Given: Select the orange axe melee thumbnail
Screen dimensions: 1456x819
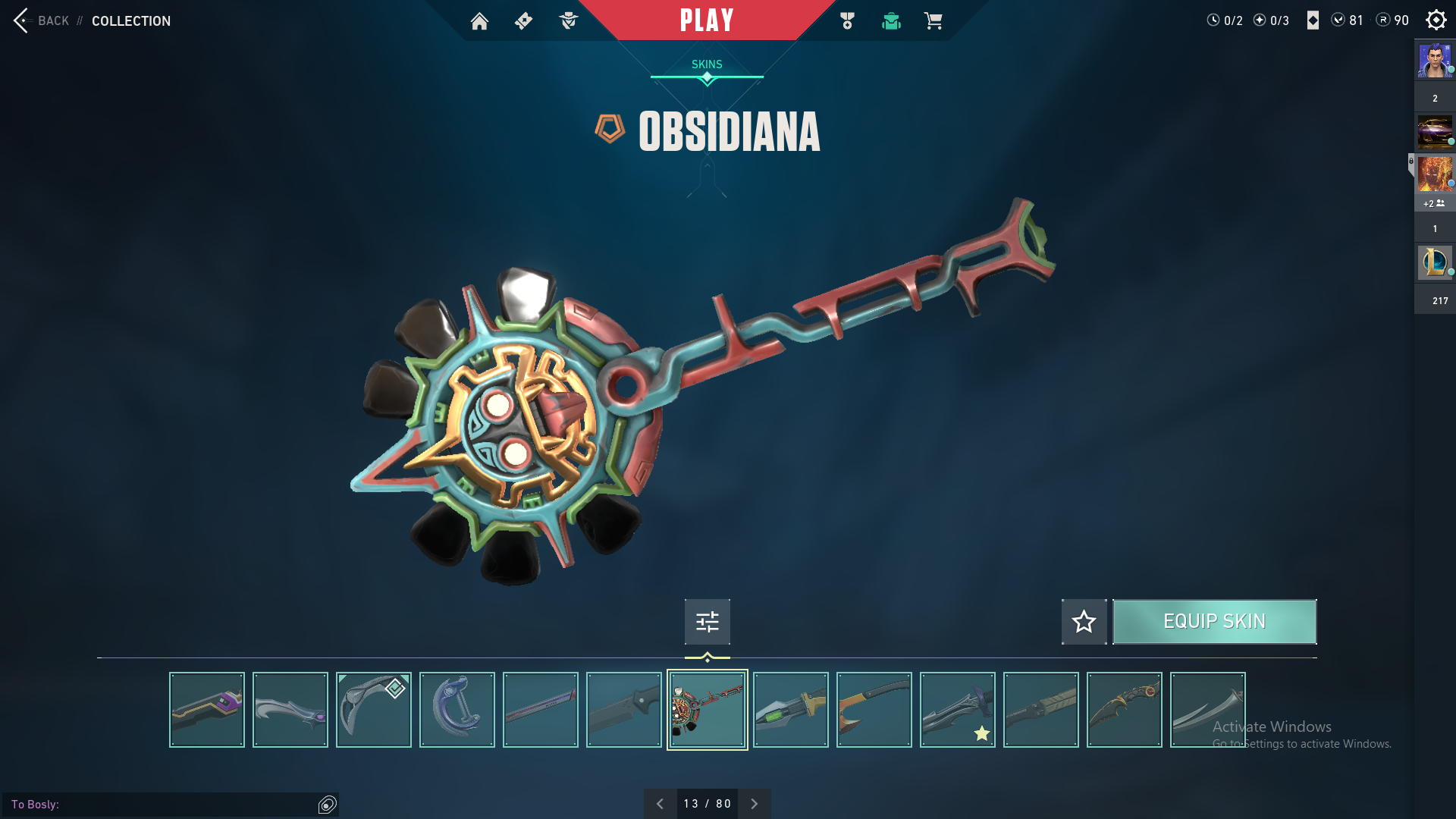Looking at the screenshot, I should point(874,710).
